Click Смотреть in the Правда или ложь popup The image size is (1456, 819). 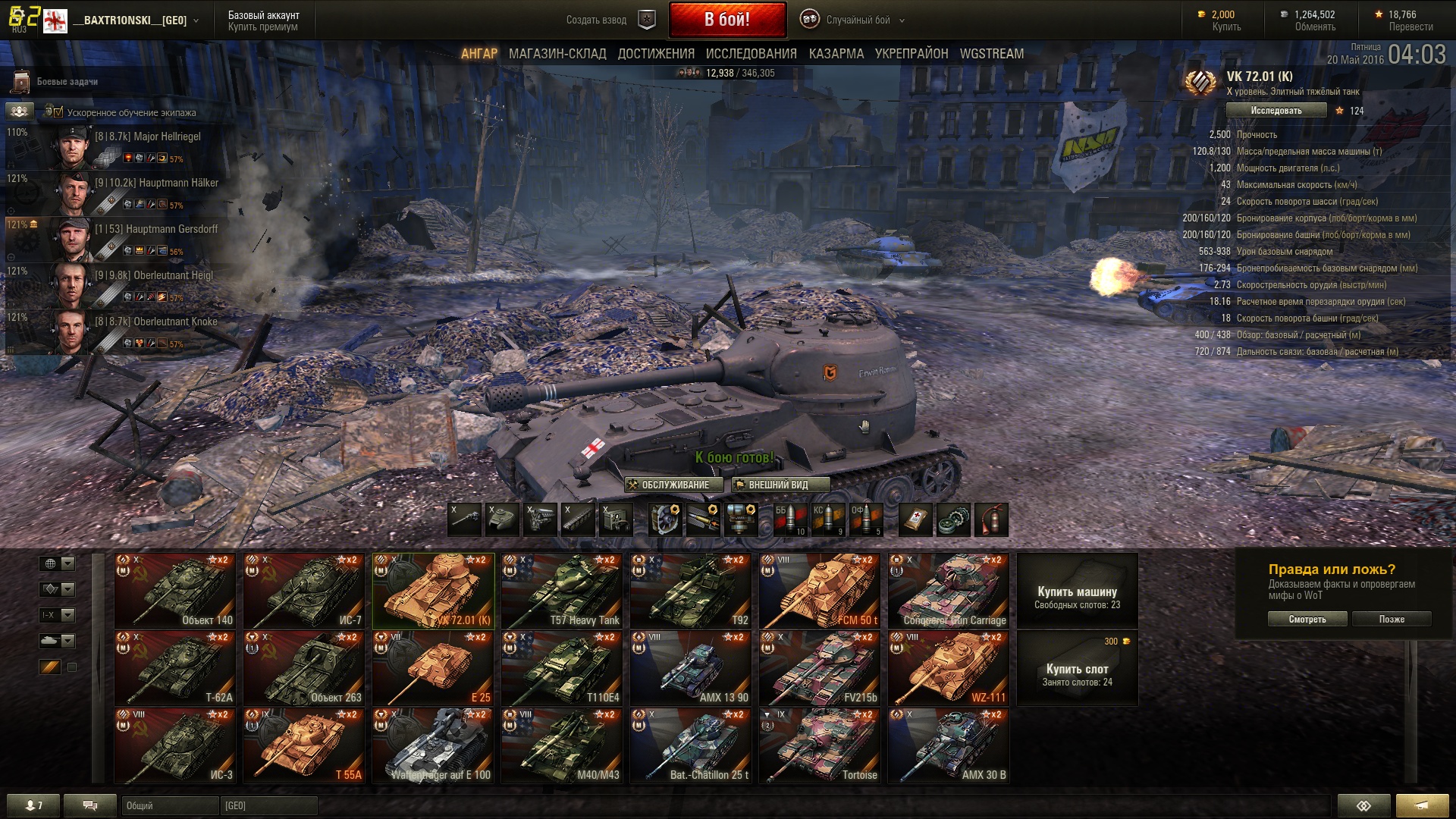[x=1307, y=620]
